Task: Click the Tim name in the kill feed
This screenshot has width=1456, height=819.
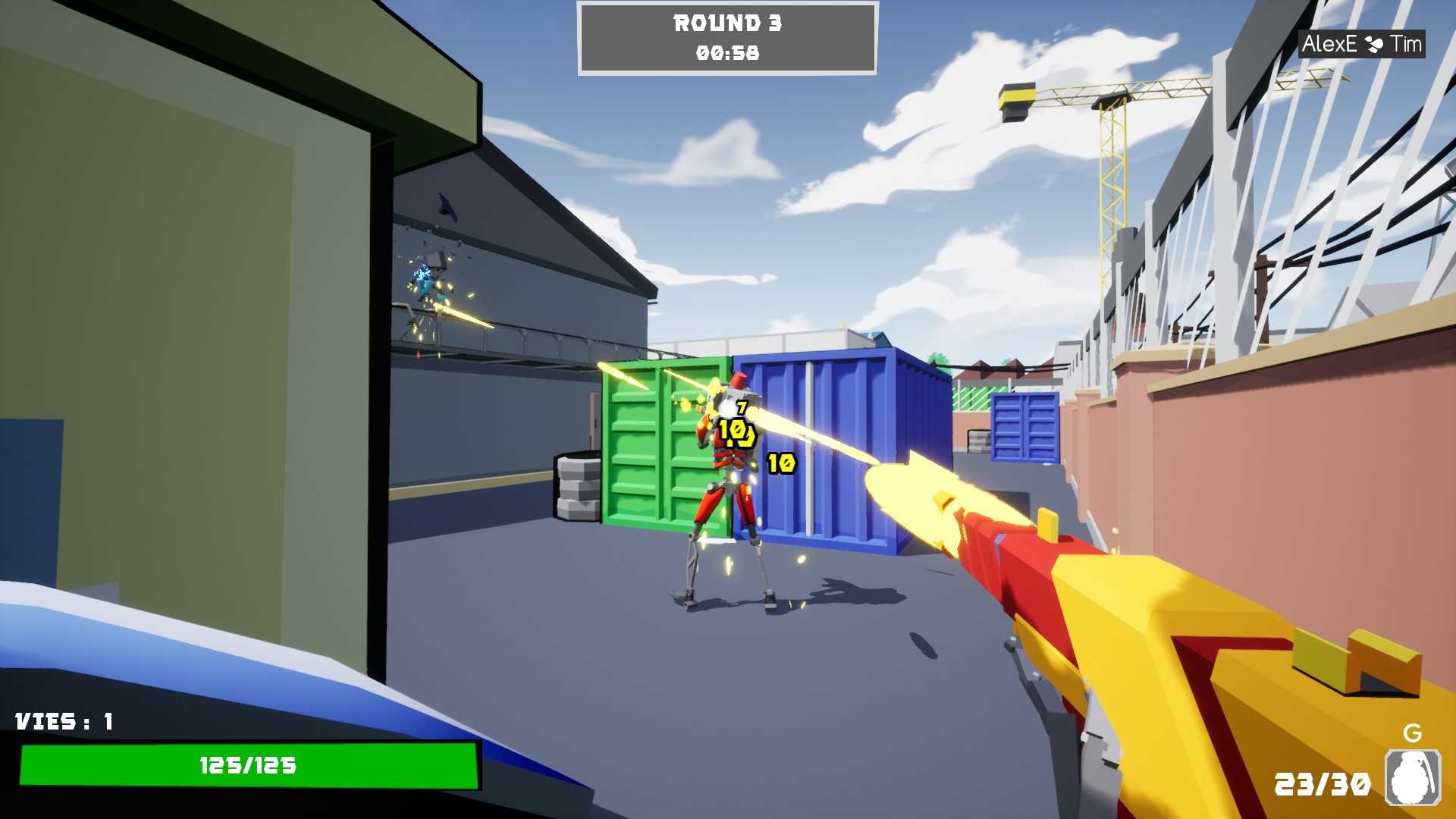Action: (x=1407, y=44)
